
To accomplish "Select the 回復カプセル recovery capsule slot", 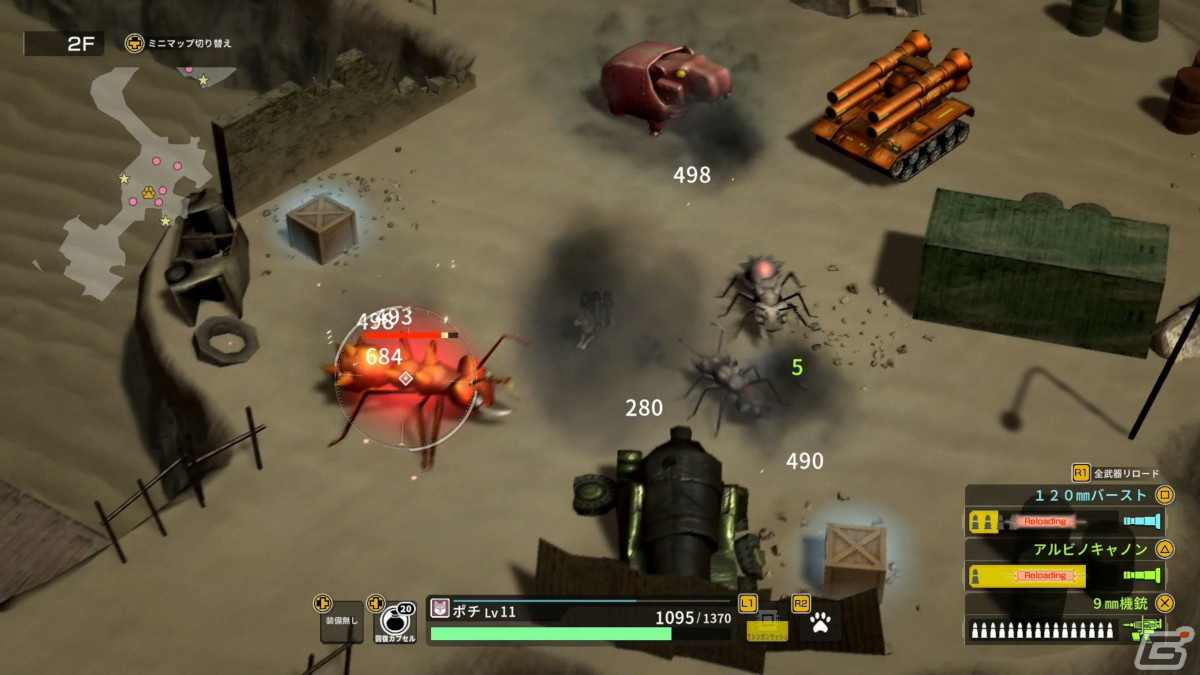I will [394, 624].
